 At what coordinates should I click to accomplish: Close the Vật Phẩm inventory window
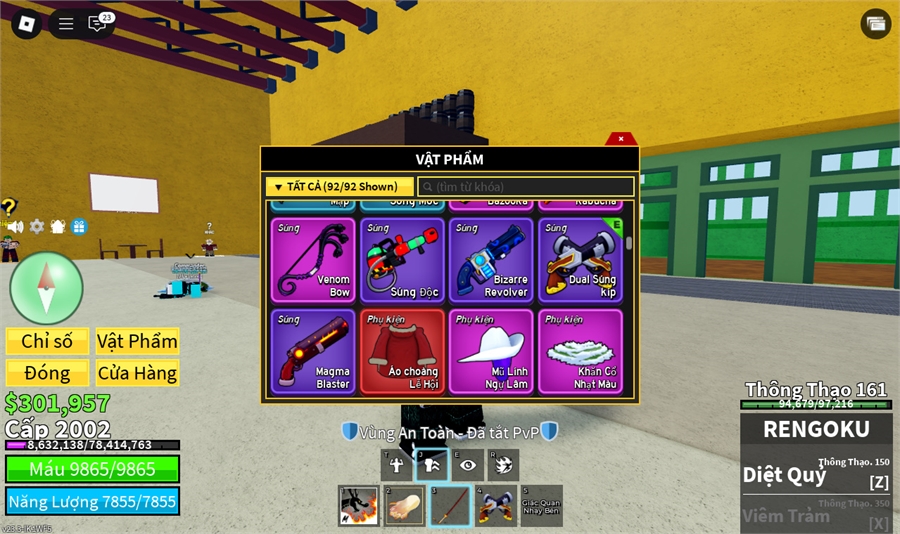pyautogui.click(x=621, y=139)
